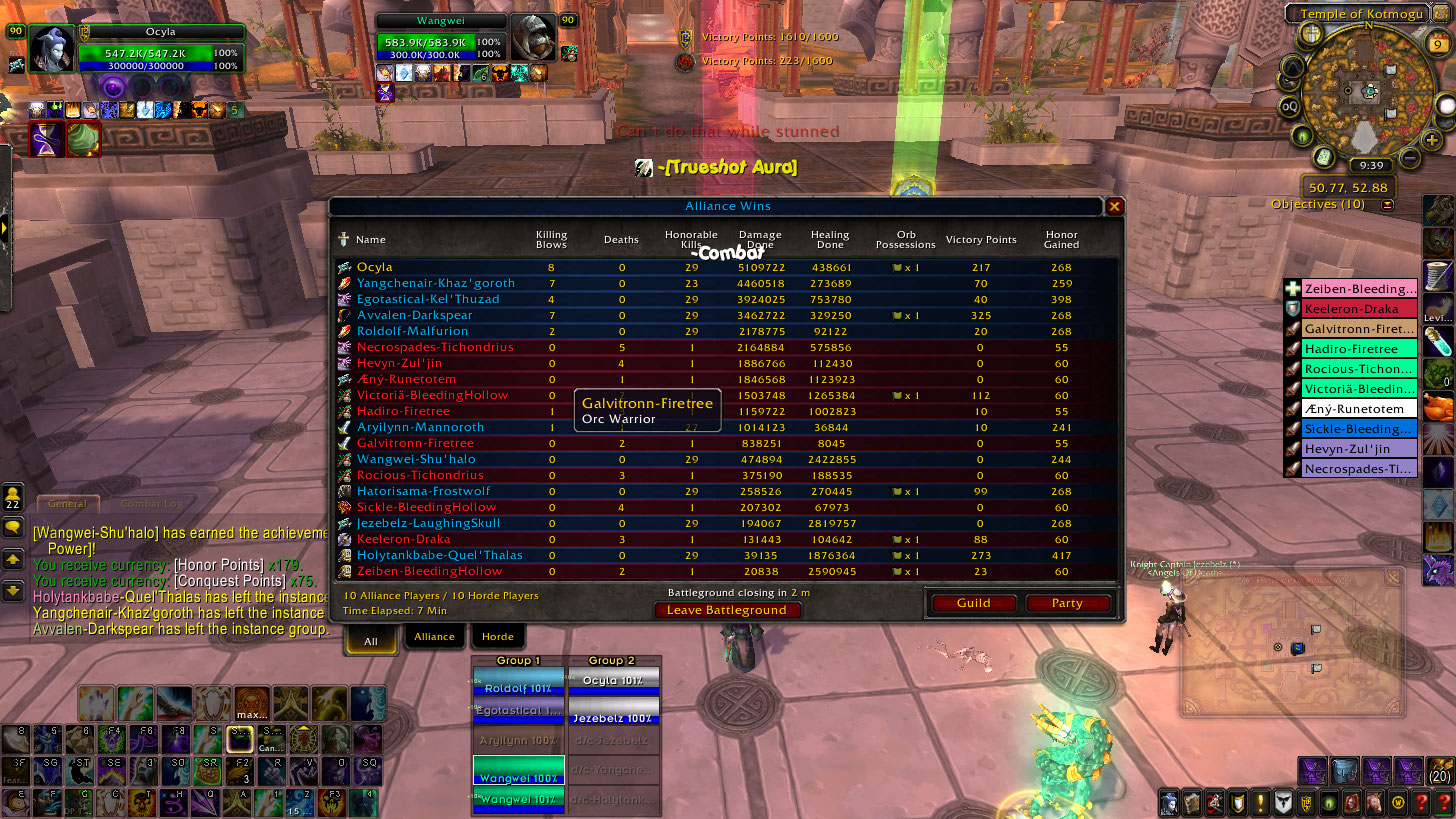Viewport: 1456px width, 819px height.
Task: Sort the scoreboard by Honor Gained
Action: click(1061, 239)
